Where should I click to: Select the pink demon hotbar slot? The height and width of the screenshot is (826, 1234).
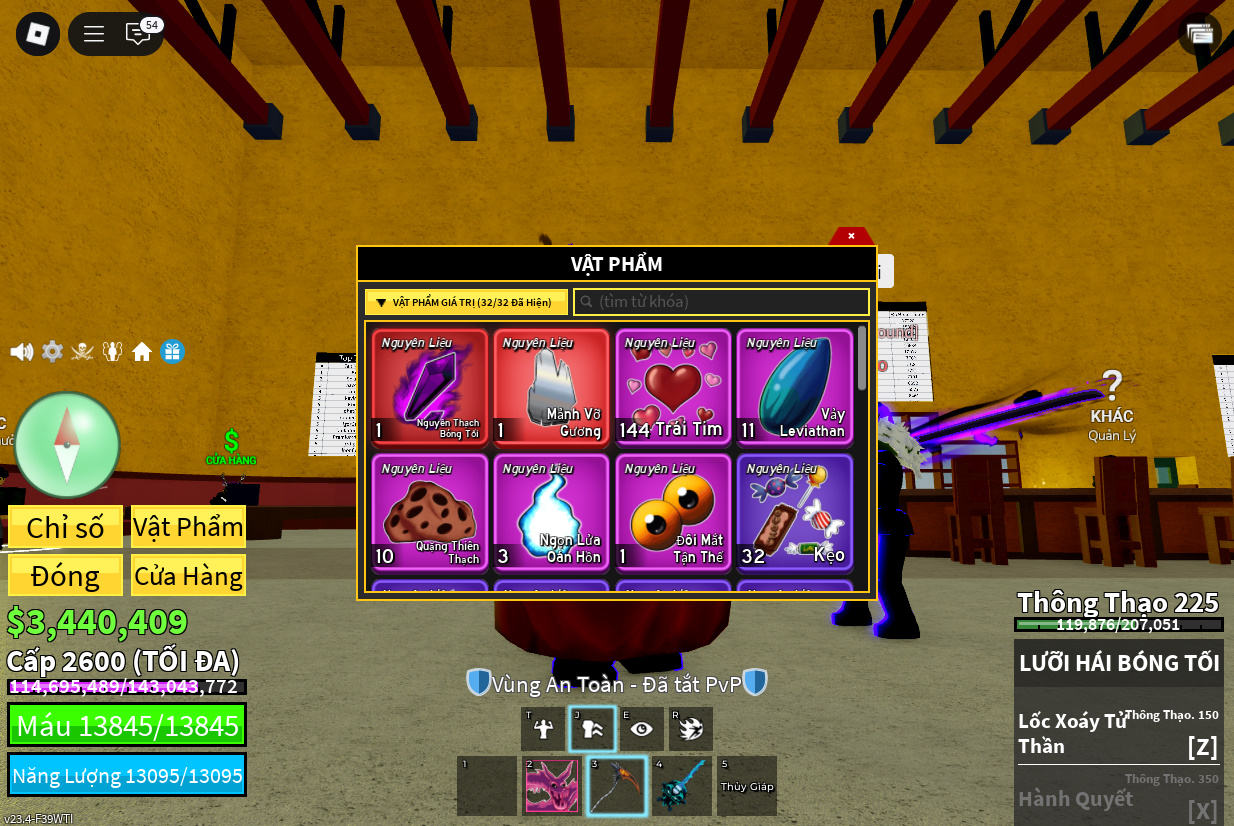(551, 786)
